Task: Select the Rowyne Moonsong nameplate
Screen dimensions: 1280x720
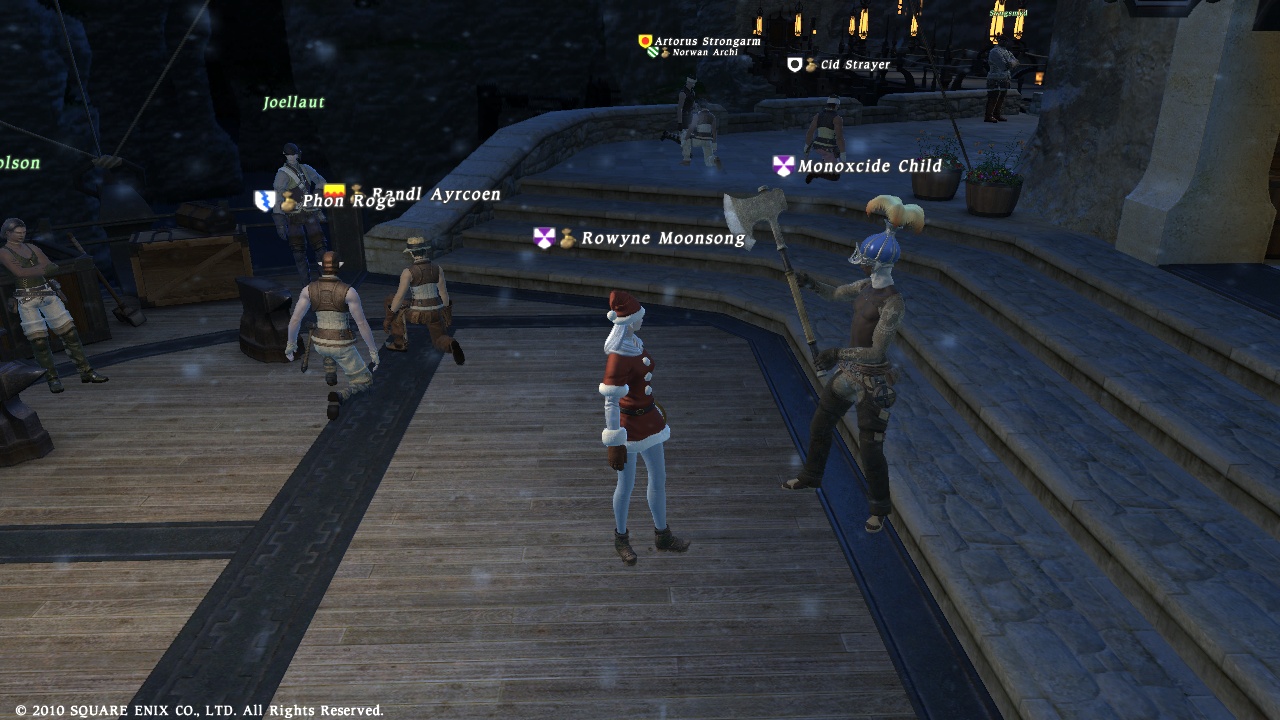Action: coord(663,238)
